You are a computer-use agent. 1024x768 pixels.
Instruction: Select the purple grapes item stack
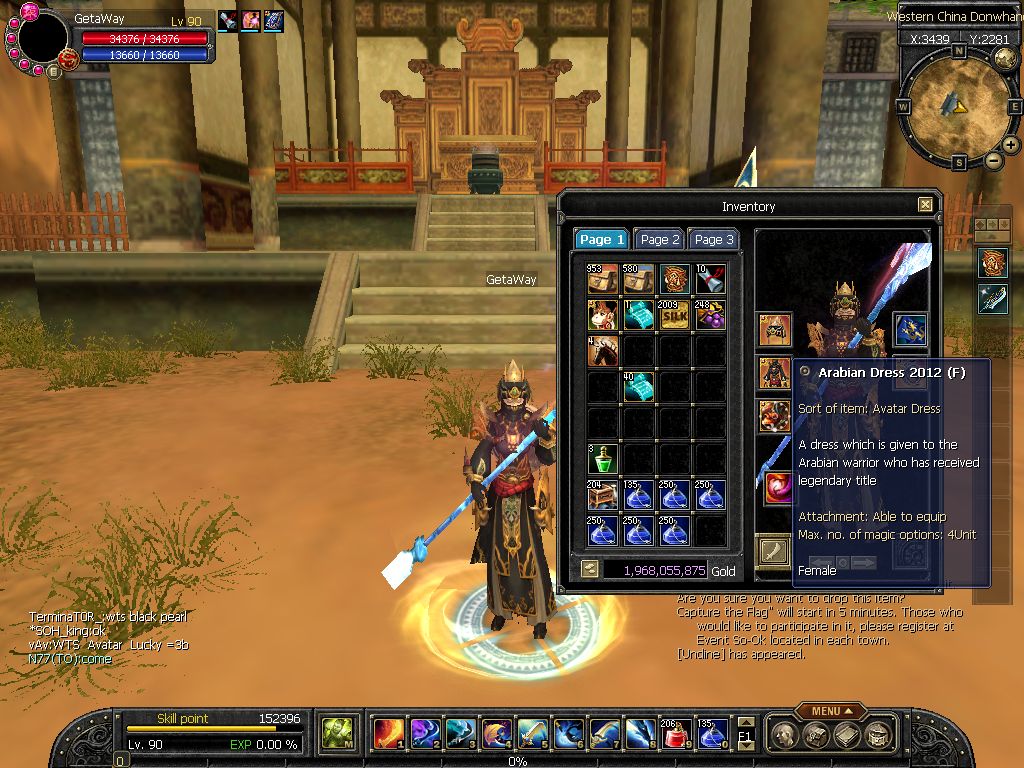(x=710, y=315)
